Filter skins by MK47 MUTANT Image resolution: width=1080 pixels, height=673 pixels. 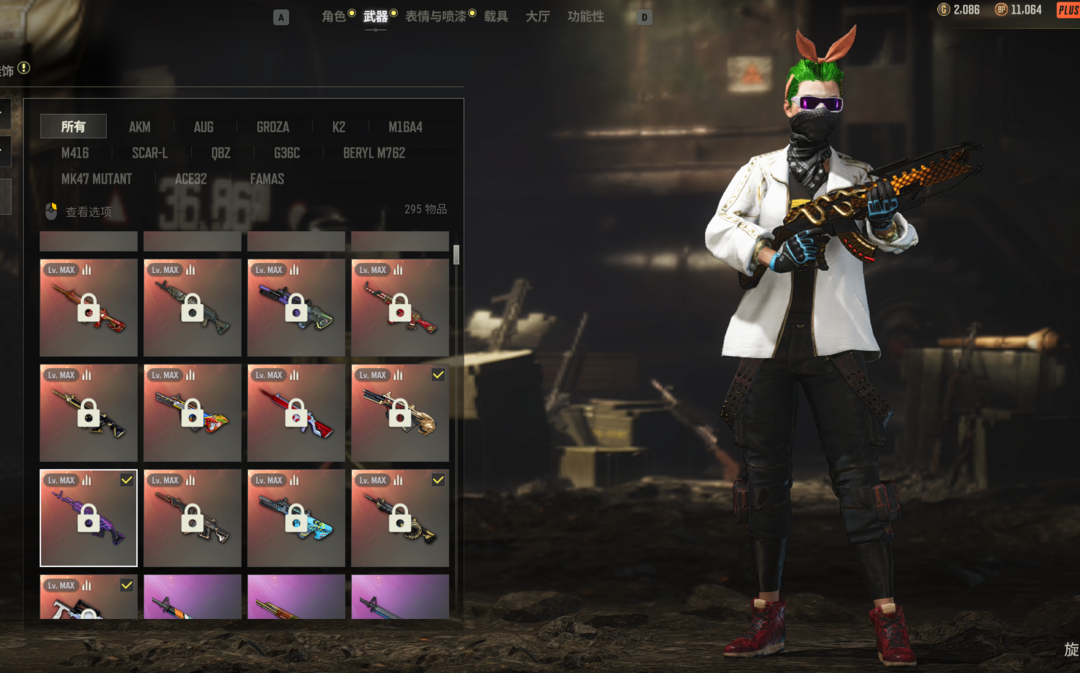click(96, 179)
